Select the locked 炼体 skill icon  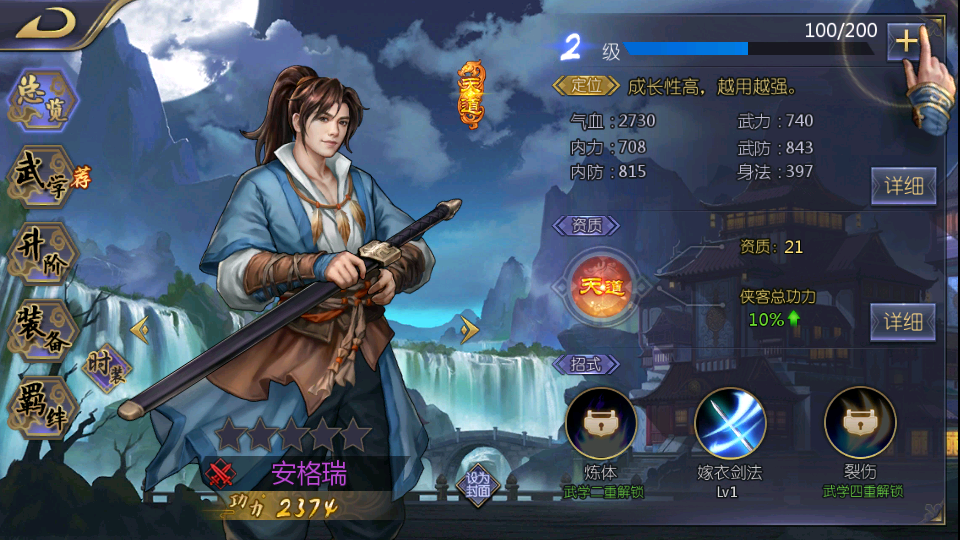(601, 423)
